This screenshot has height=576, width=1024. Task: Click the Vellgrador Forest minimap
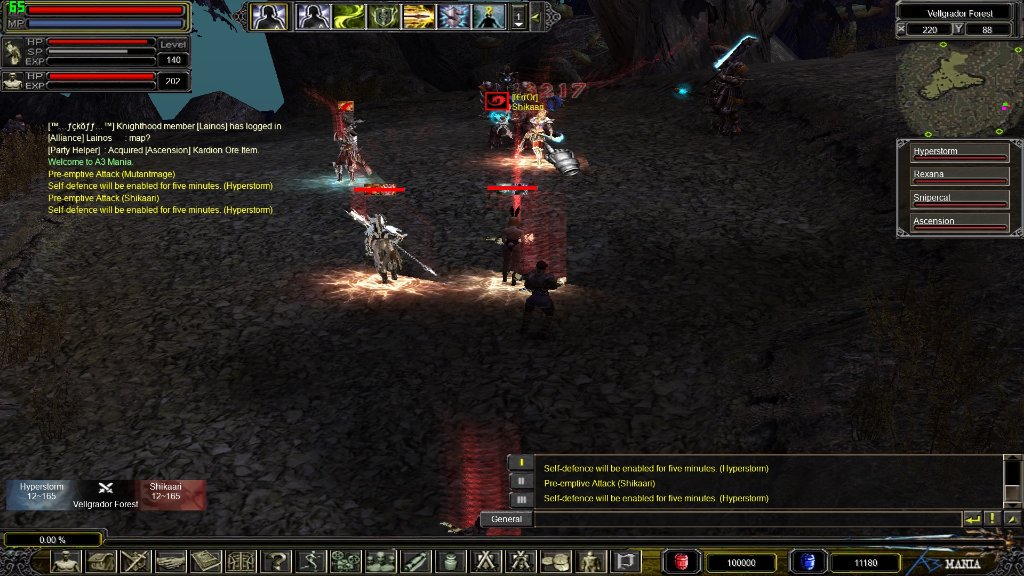pyautogui.click(x=959, y=89)
